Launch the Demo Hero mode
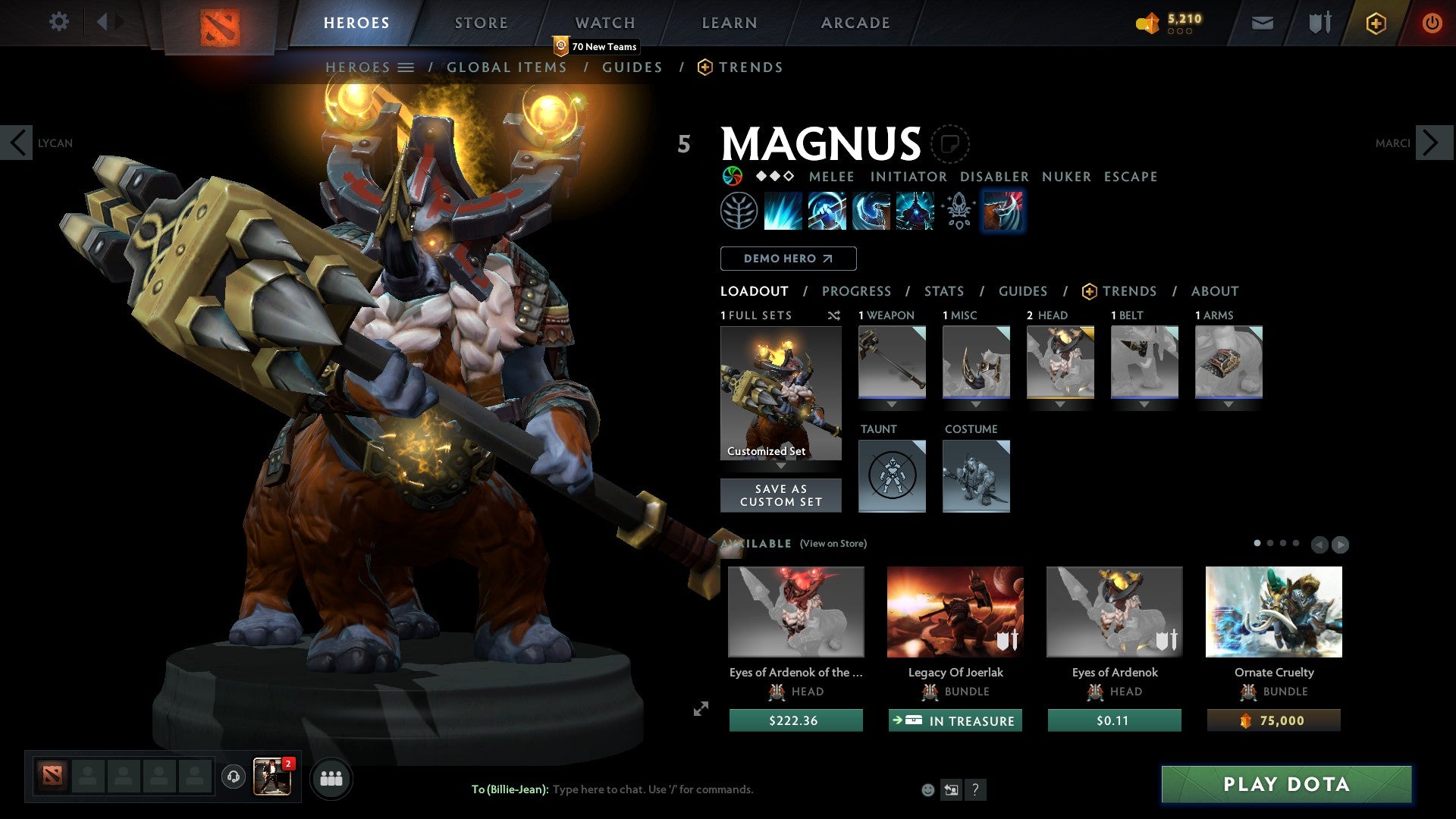The image size is (1456, 819). pos(788,259)
